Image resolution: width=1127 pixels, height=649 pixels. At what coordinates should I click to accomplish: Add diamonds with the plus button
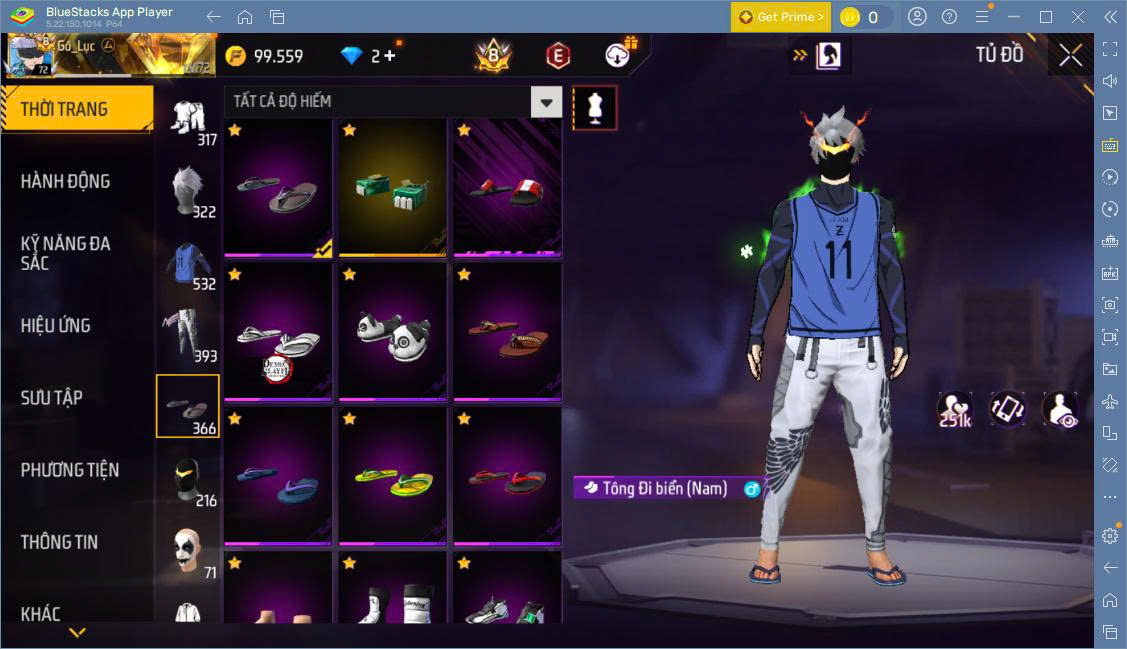point(390,56)
